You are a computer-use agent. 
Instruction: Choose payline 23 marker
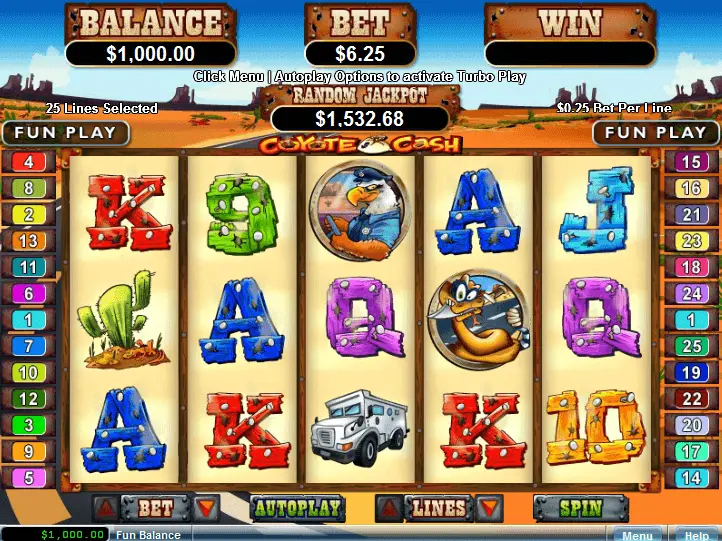pyautogui.click(x=692, y=241)
